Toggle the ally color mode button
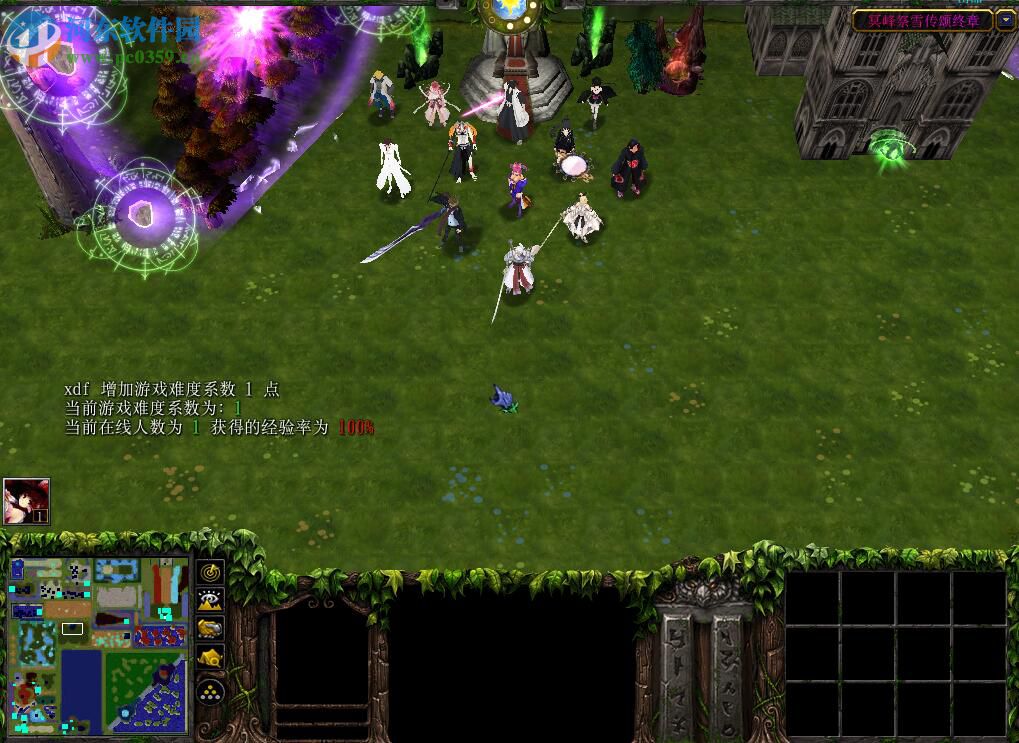This screenshot has height=743, width=1019. coord(210,628)
